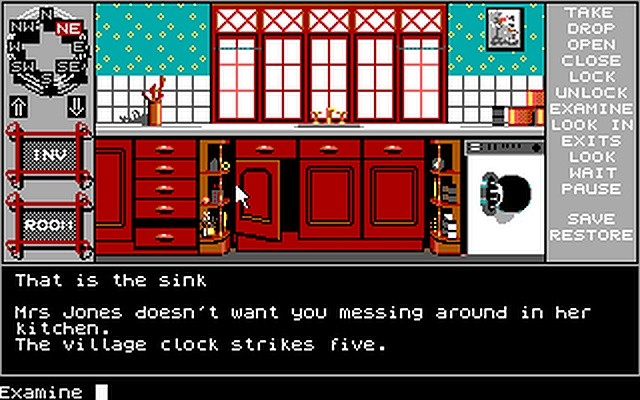The width and height of the screenshot is (640, 400).
Task: Choose the CLOSE command
Action: click(588, 60)
